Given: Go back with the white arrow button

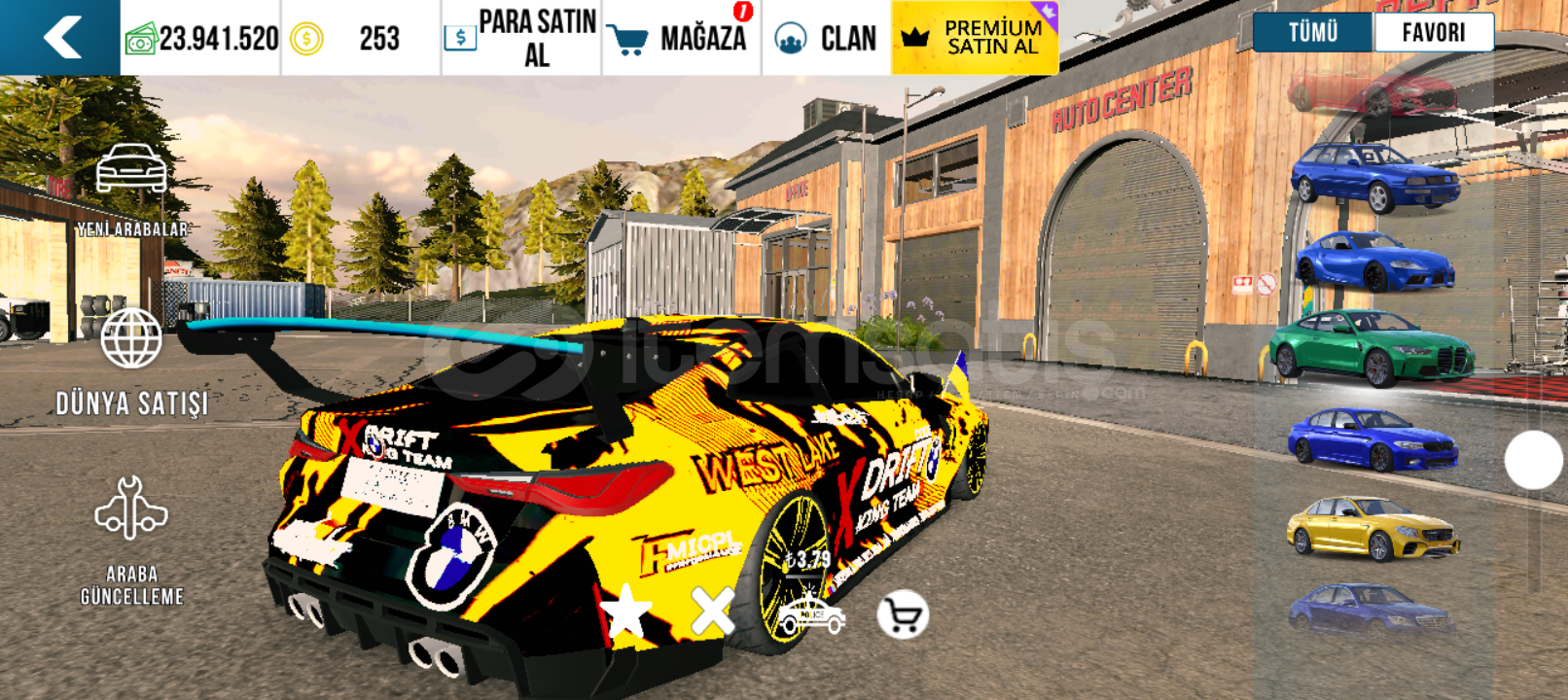Looking at the screenshot, I should click(x=60, y=38).
